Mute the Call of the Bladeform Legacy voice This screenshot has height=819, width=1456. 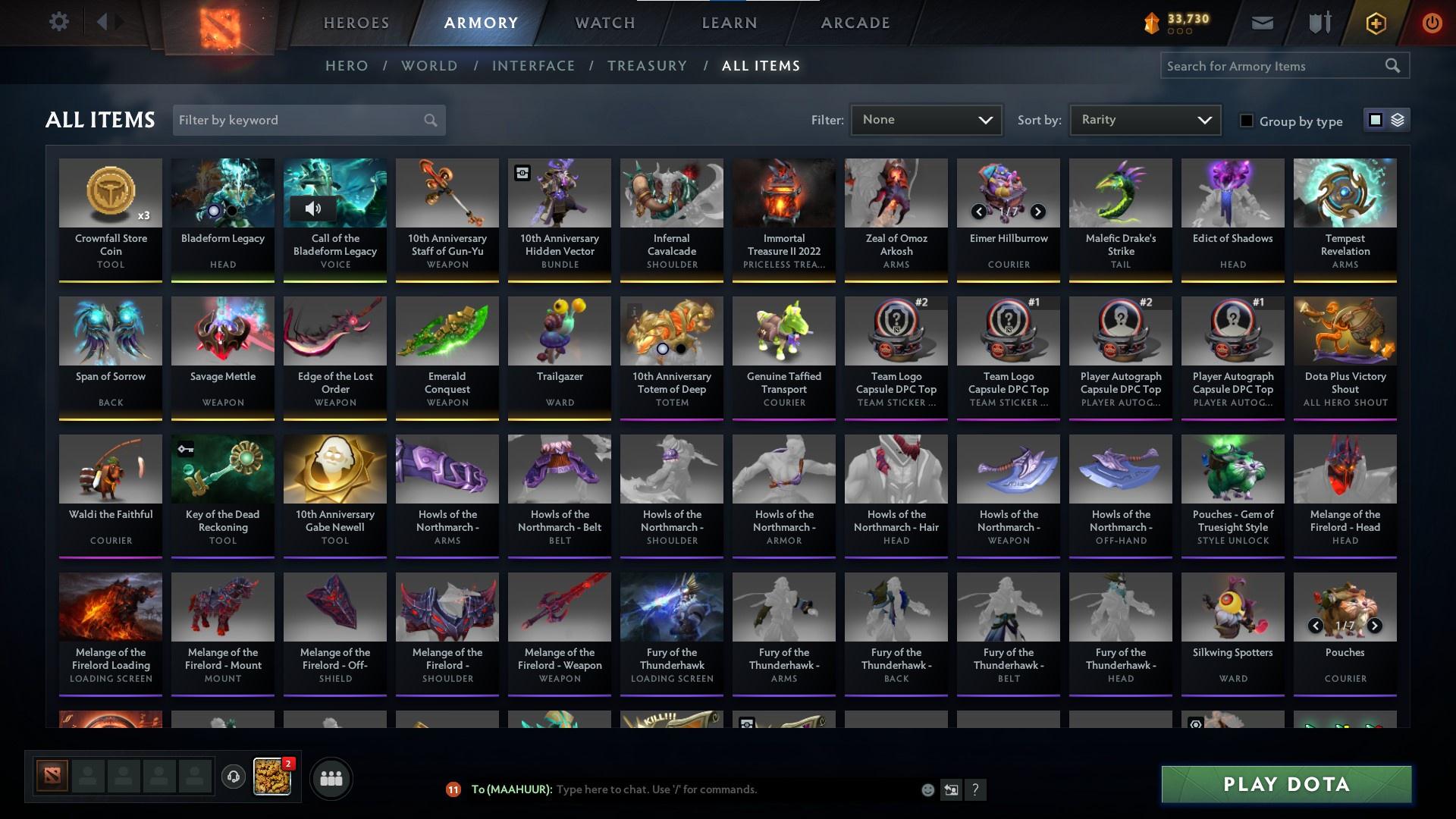(314, 209)
